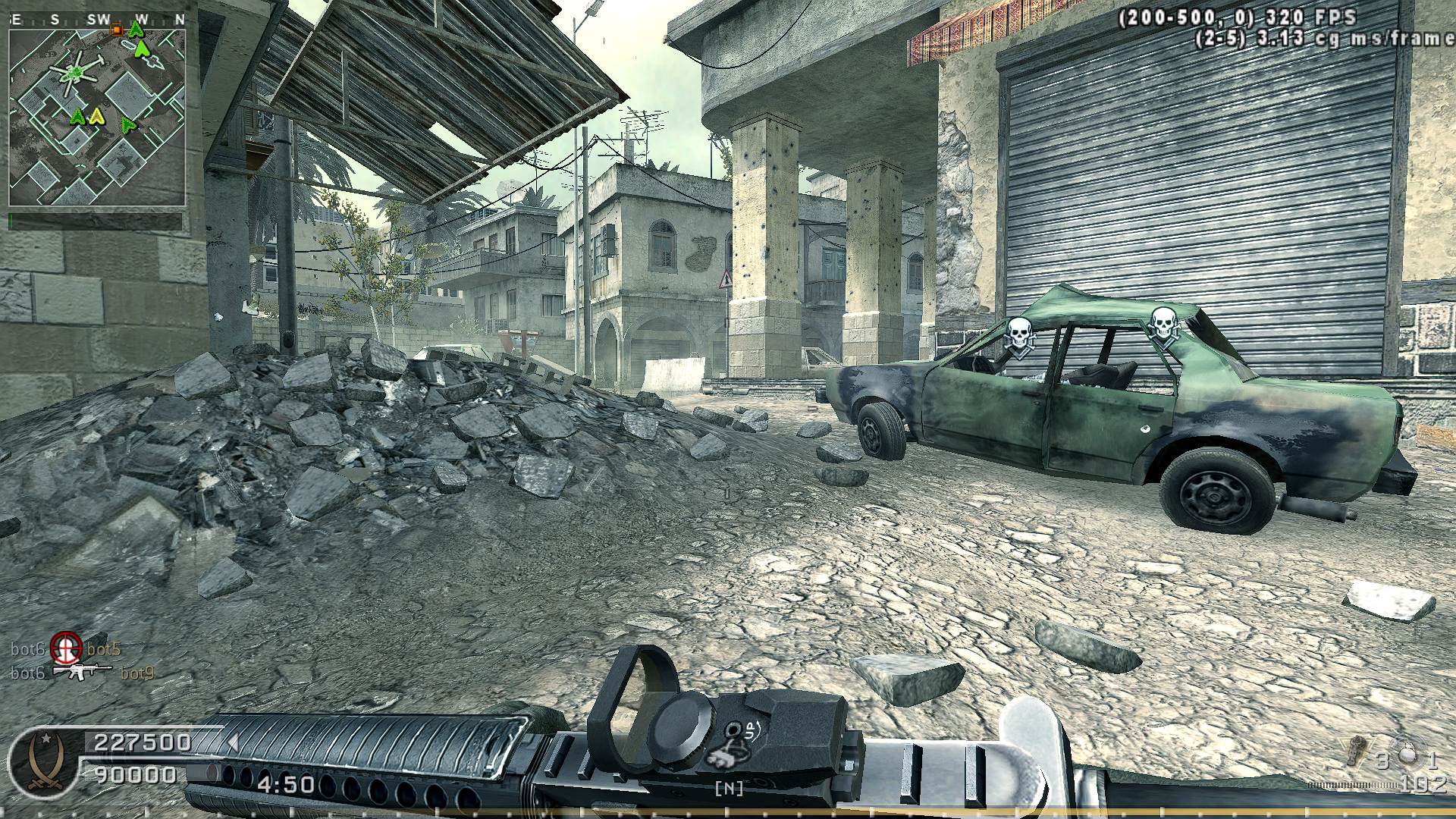Screen dimensions: 1456x819
Task: Select the helicopter icon on the minimap
Action: click(74, 74)
